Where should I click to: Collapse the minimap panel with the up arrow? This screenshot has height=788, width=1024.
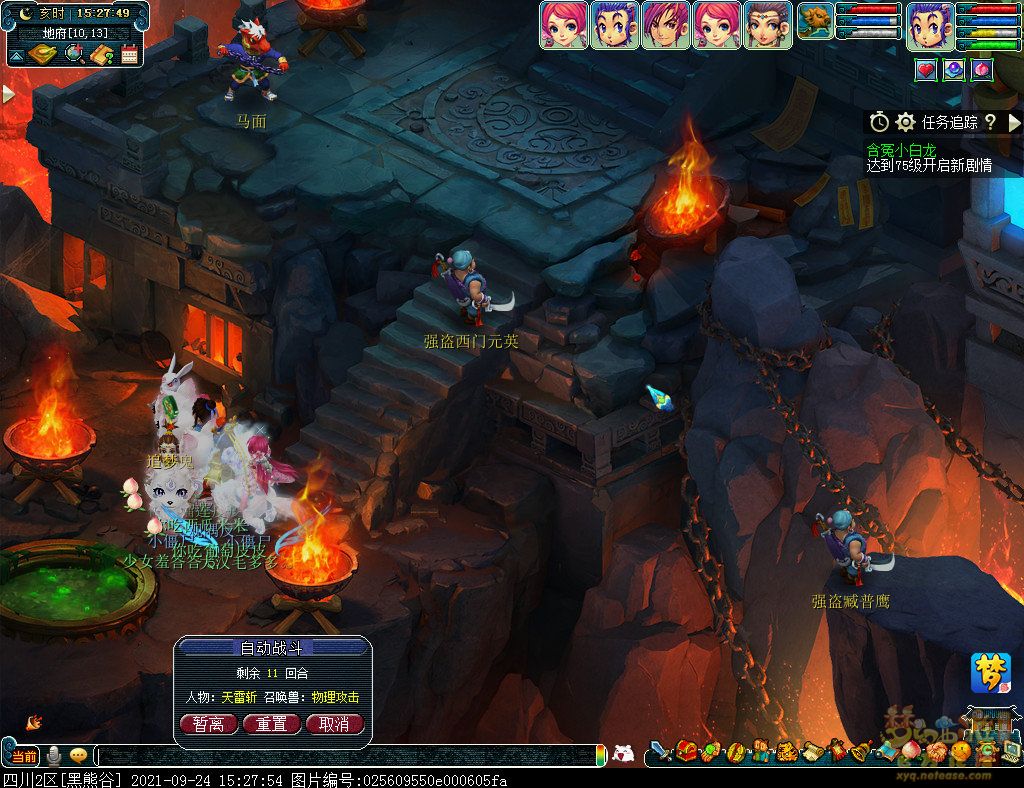click(x=16, y=54)
